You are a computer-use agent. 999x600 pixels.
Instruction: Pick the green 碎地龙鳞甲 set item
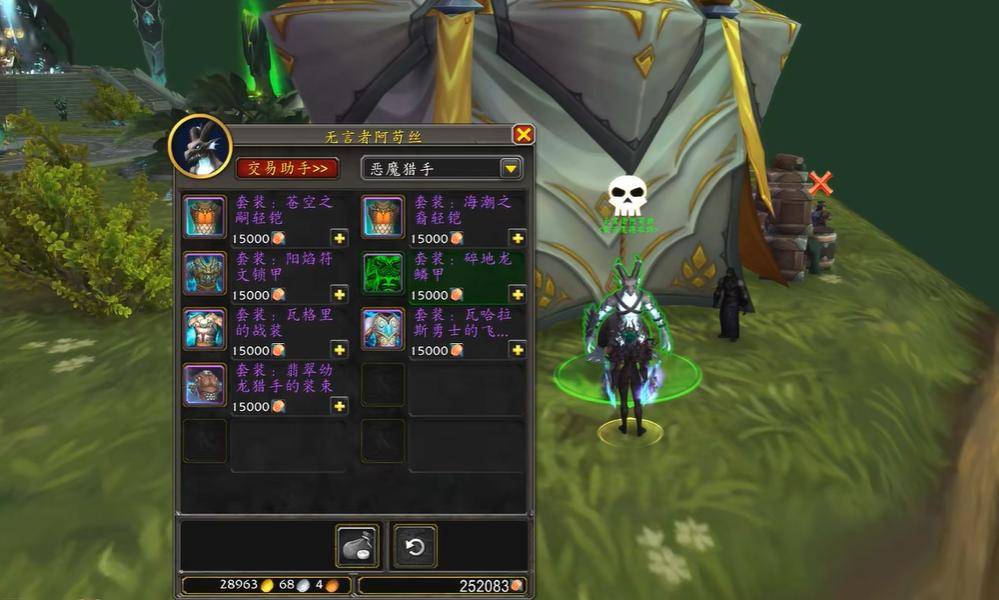point(382,273)
